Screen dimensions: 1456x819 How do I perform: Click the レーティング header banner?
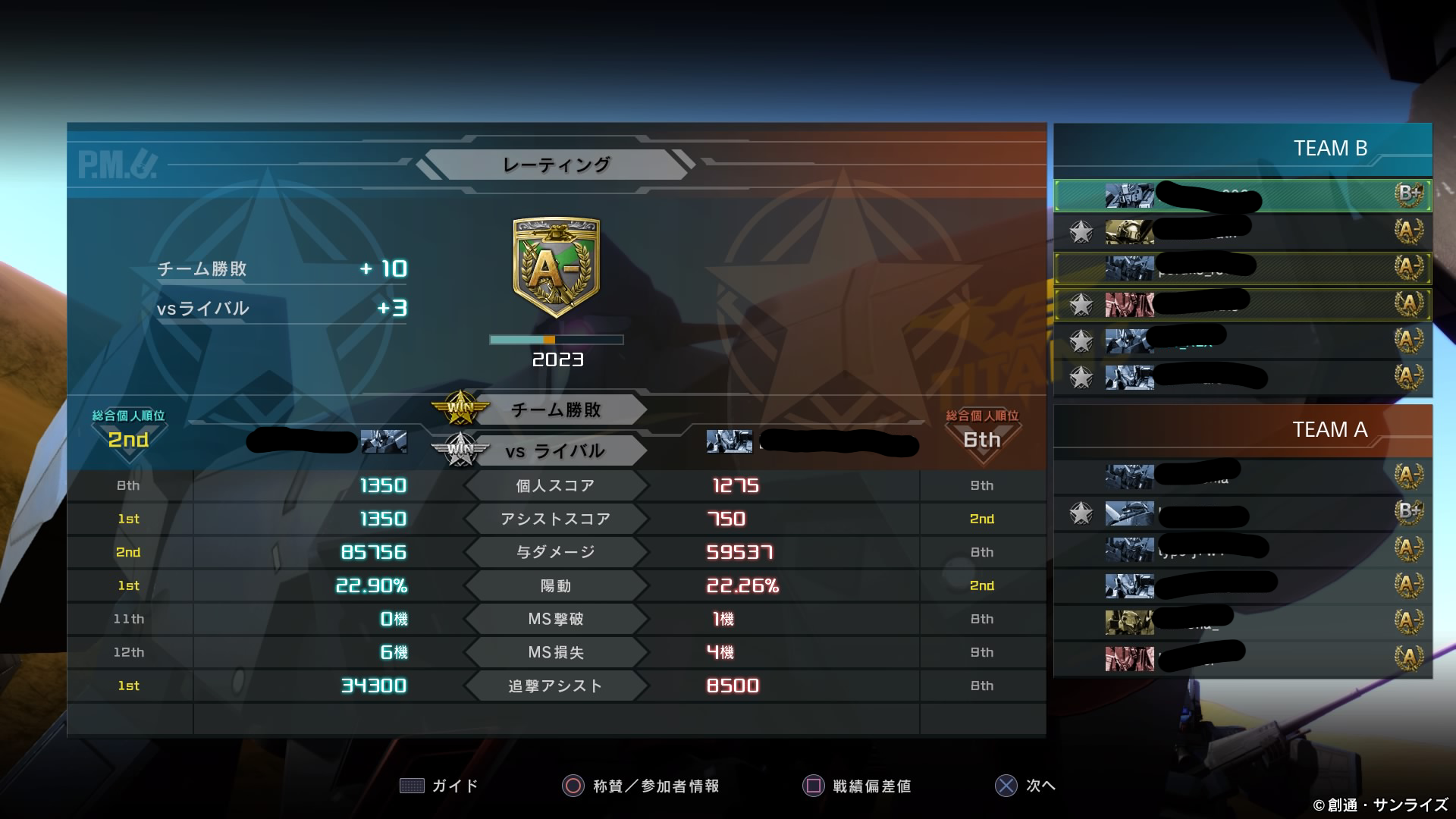[x=556, y=165]
